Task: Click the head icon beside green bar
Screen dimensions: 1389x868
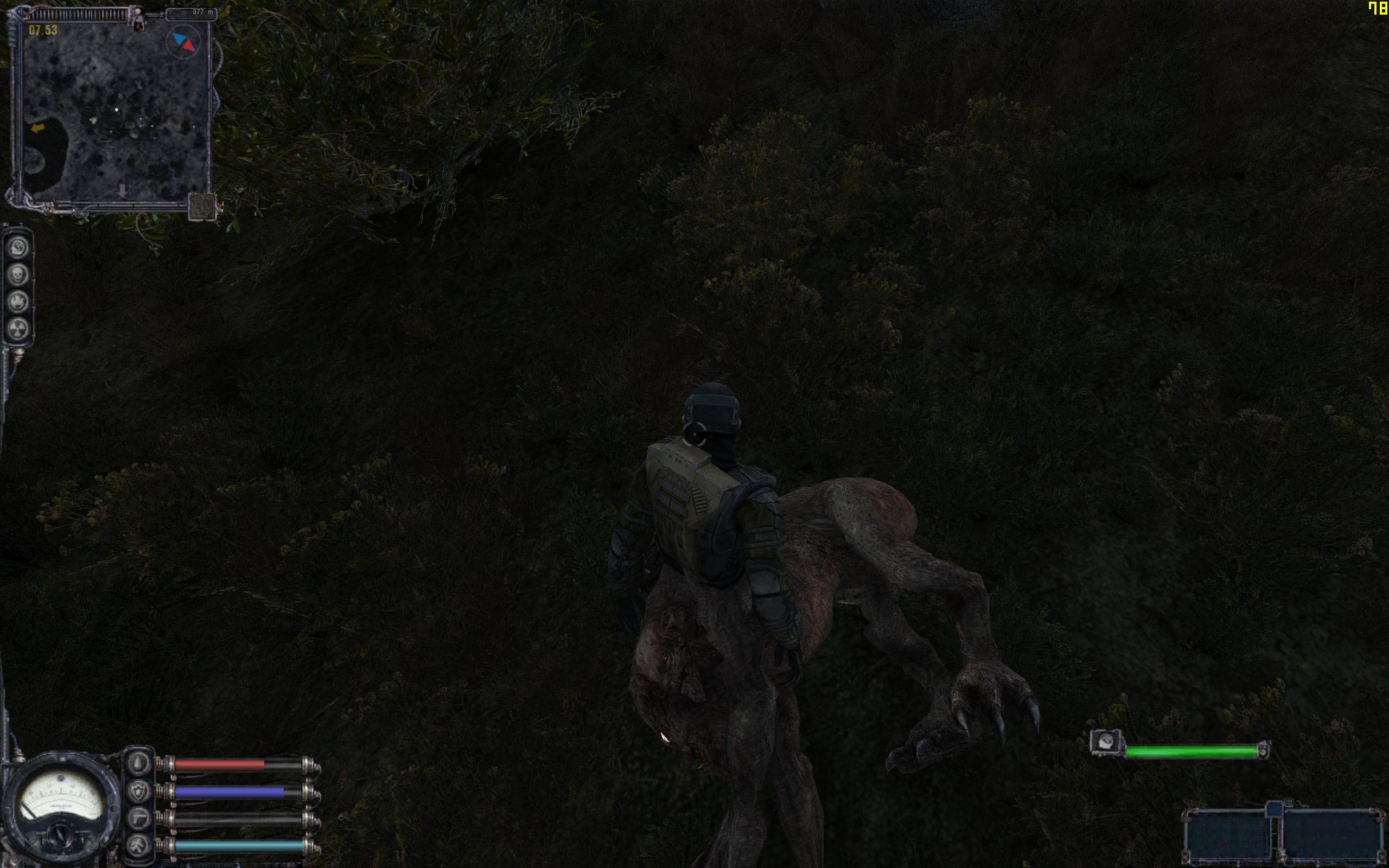Action: 1106,743
